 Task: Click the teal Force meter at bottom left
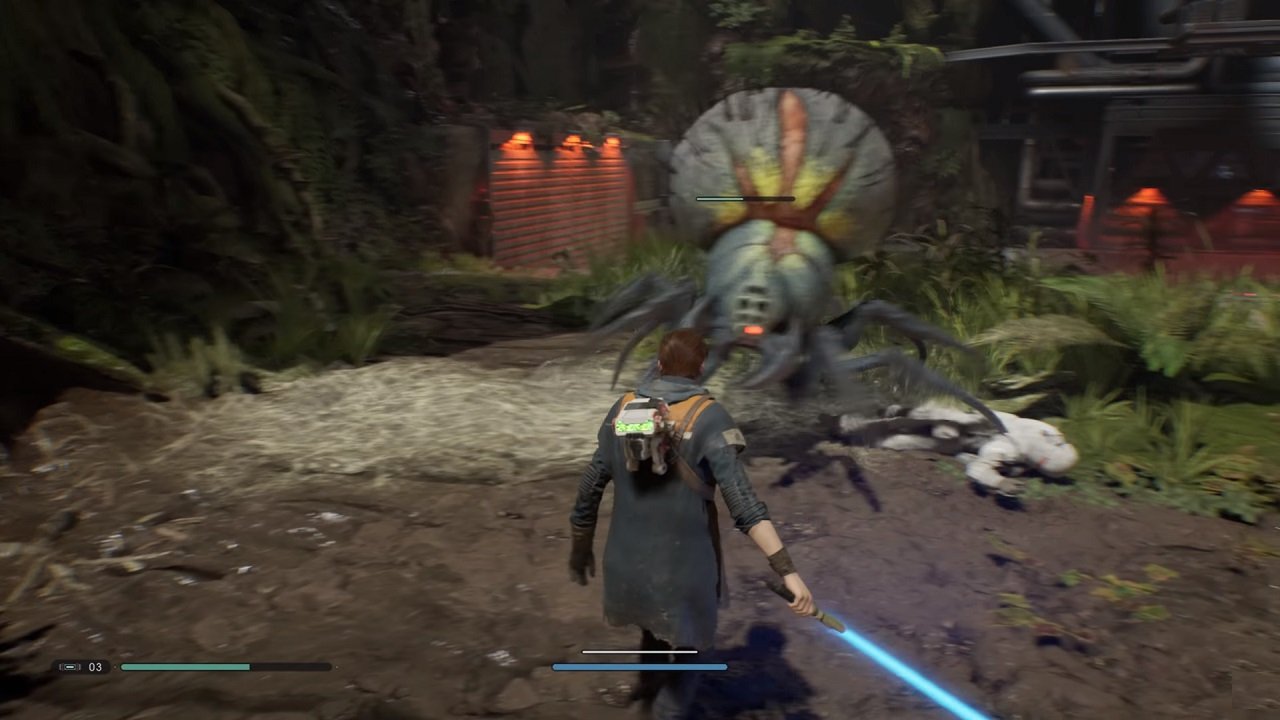[x=185, y=666]
